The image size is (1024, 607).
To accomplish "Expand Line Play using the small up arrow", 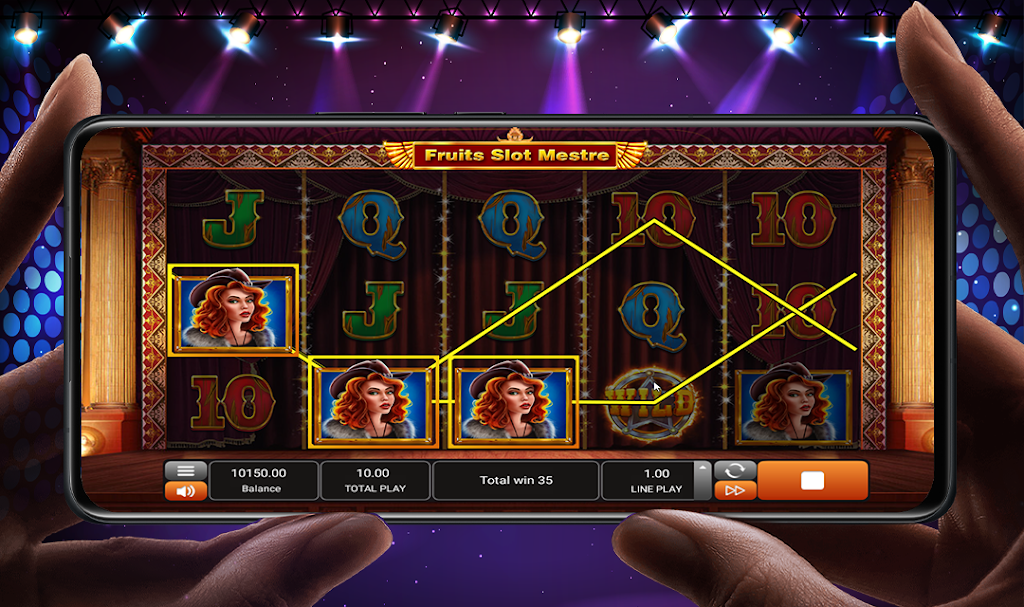I will click(703, 468).
